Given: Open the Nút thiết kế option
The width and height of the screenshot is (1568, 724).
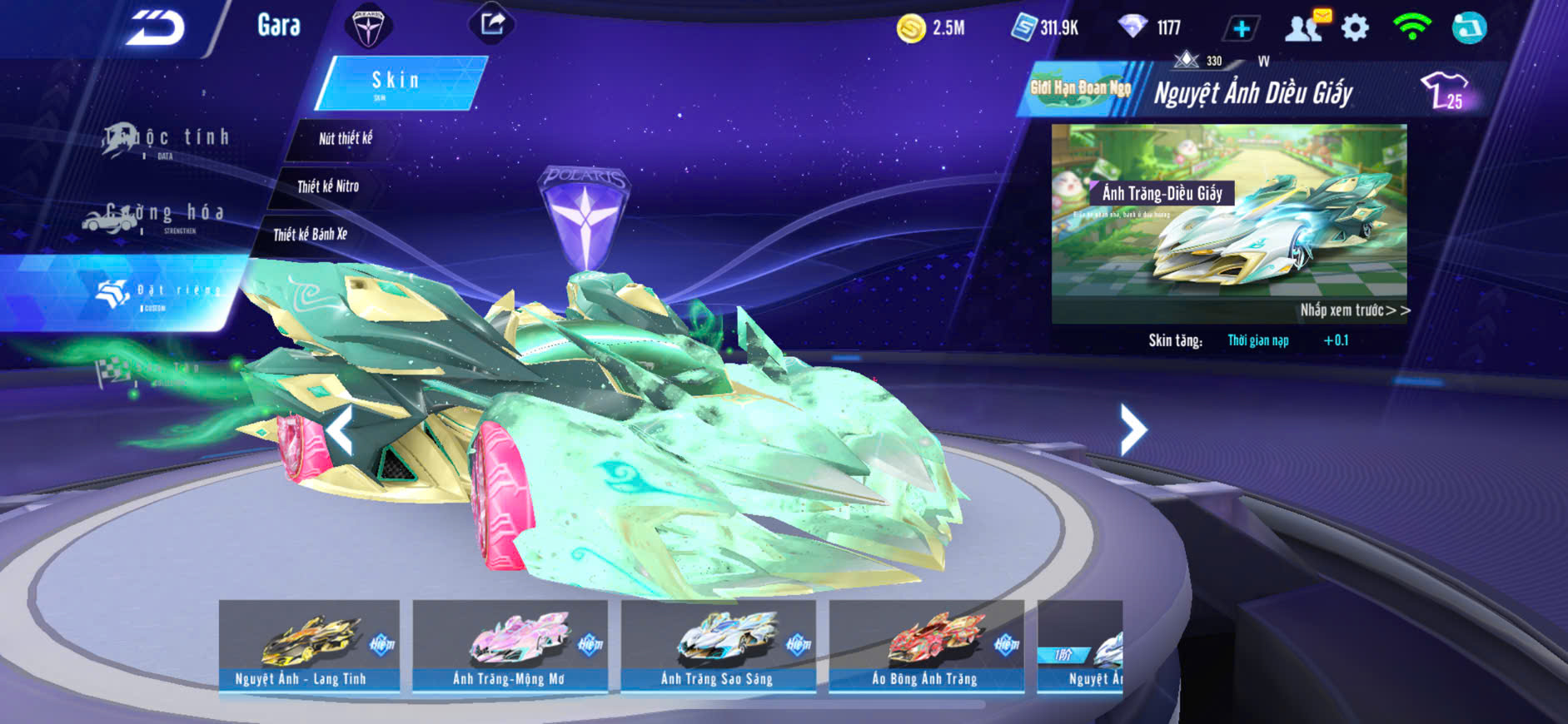Looking at the screenshot, I should [345, 138].
